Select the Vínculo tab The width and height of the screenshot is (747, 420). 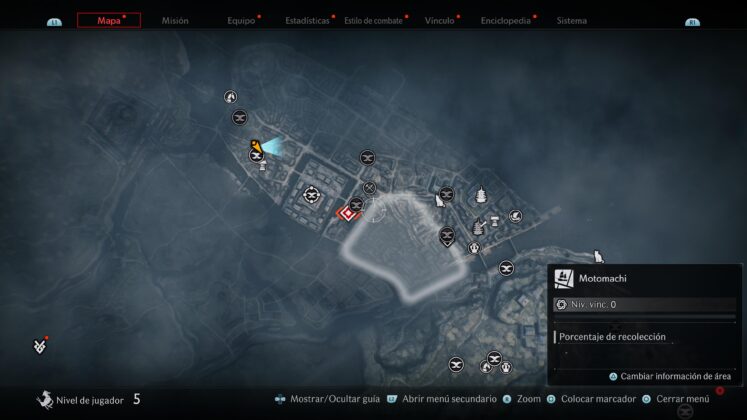[439, 20]
